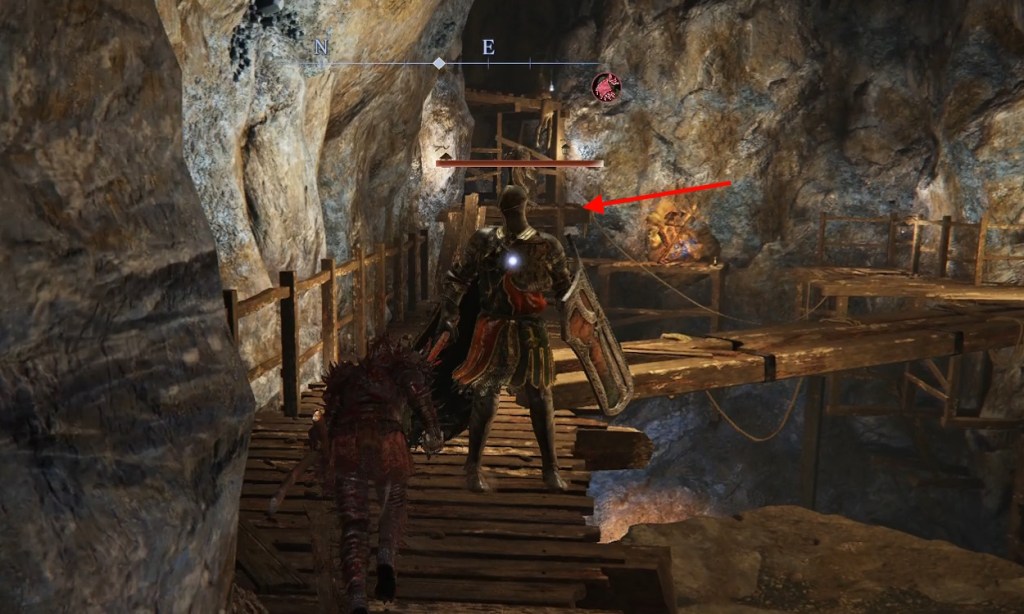Click the E direction label on the compass

coord(488,47)
